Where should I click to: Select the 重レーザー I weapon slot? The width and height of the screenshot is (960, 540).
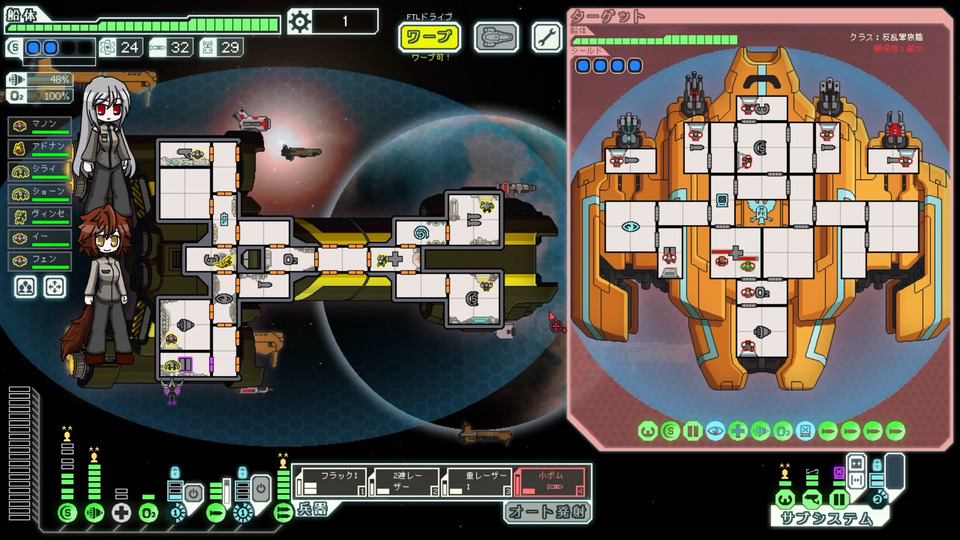click(x=475, y=482)
